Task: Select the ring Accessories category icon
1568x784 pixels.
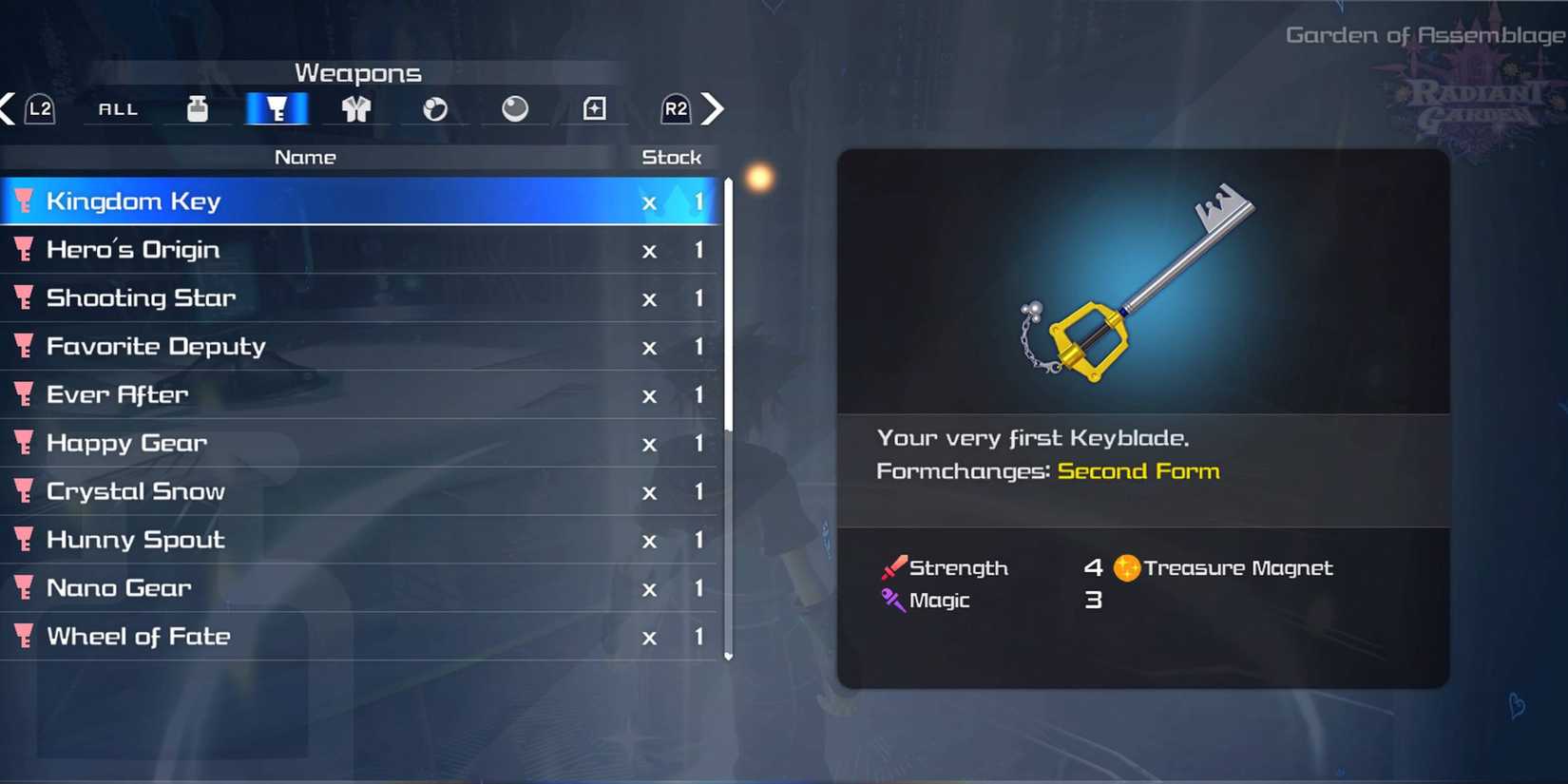Action: [x=435, y=108]
